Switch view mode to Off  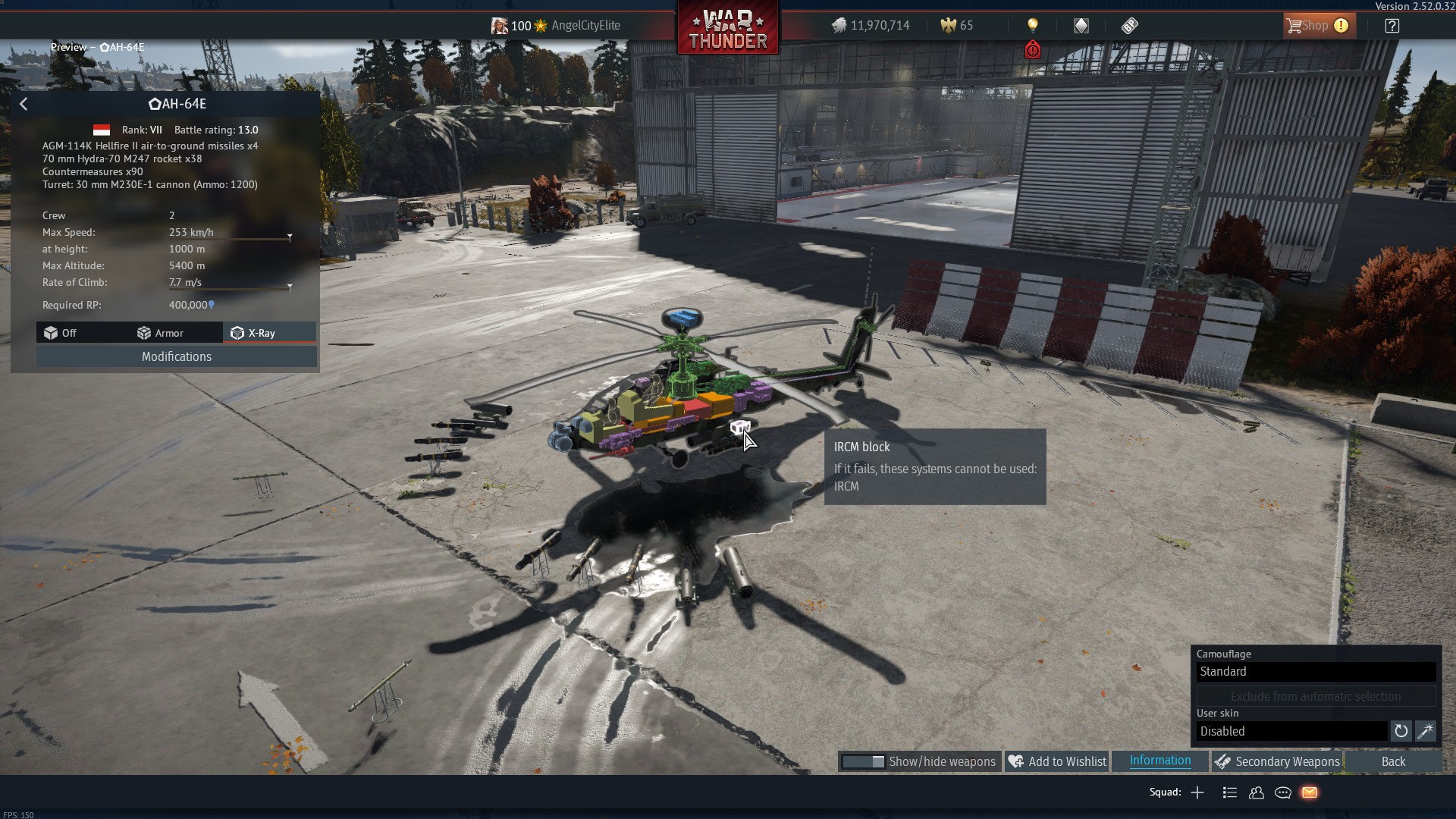pyautogui.click(x=61, y=333)
